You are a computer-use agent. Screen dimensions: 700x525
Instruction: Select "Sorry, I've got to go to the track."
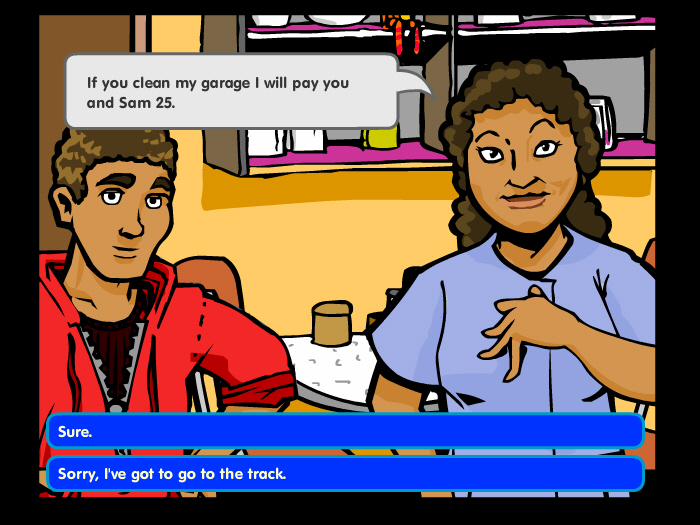point(345,474)
